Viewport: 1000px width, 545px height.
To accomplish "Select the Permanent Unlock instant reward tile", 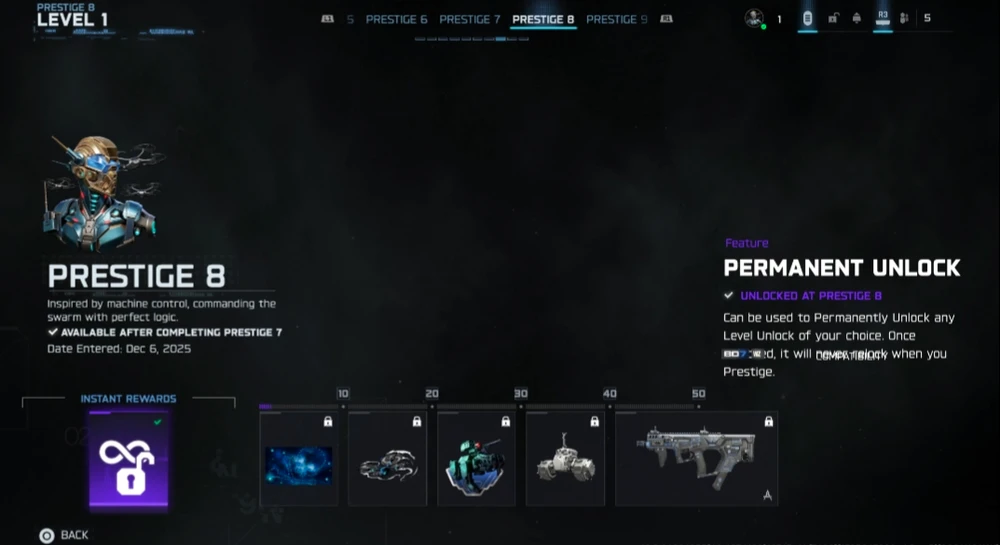I will pos(129,460).
